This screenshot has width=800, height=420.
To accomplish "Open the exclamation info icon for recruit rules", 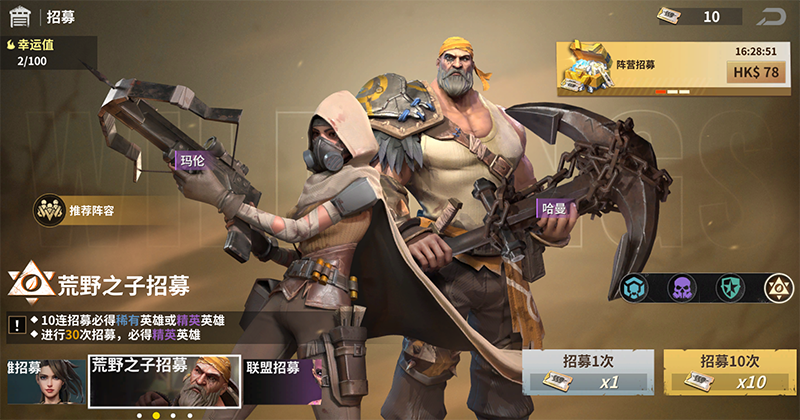I will (17, 325).
